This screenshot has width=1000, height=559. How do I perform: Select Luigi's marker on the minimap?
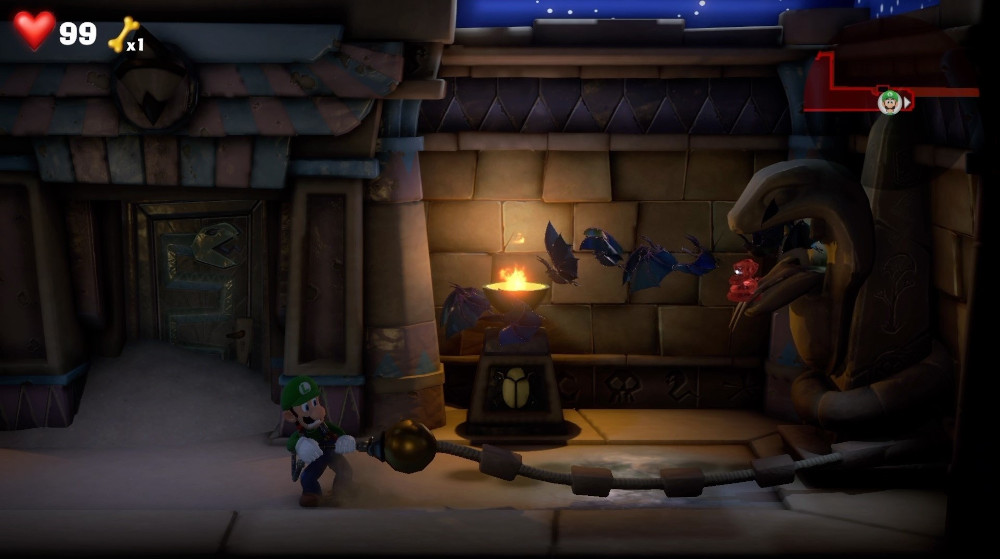coord(889,101)
